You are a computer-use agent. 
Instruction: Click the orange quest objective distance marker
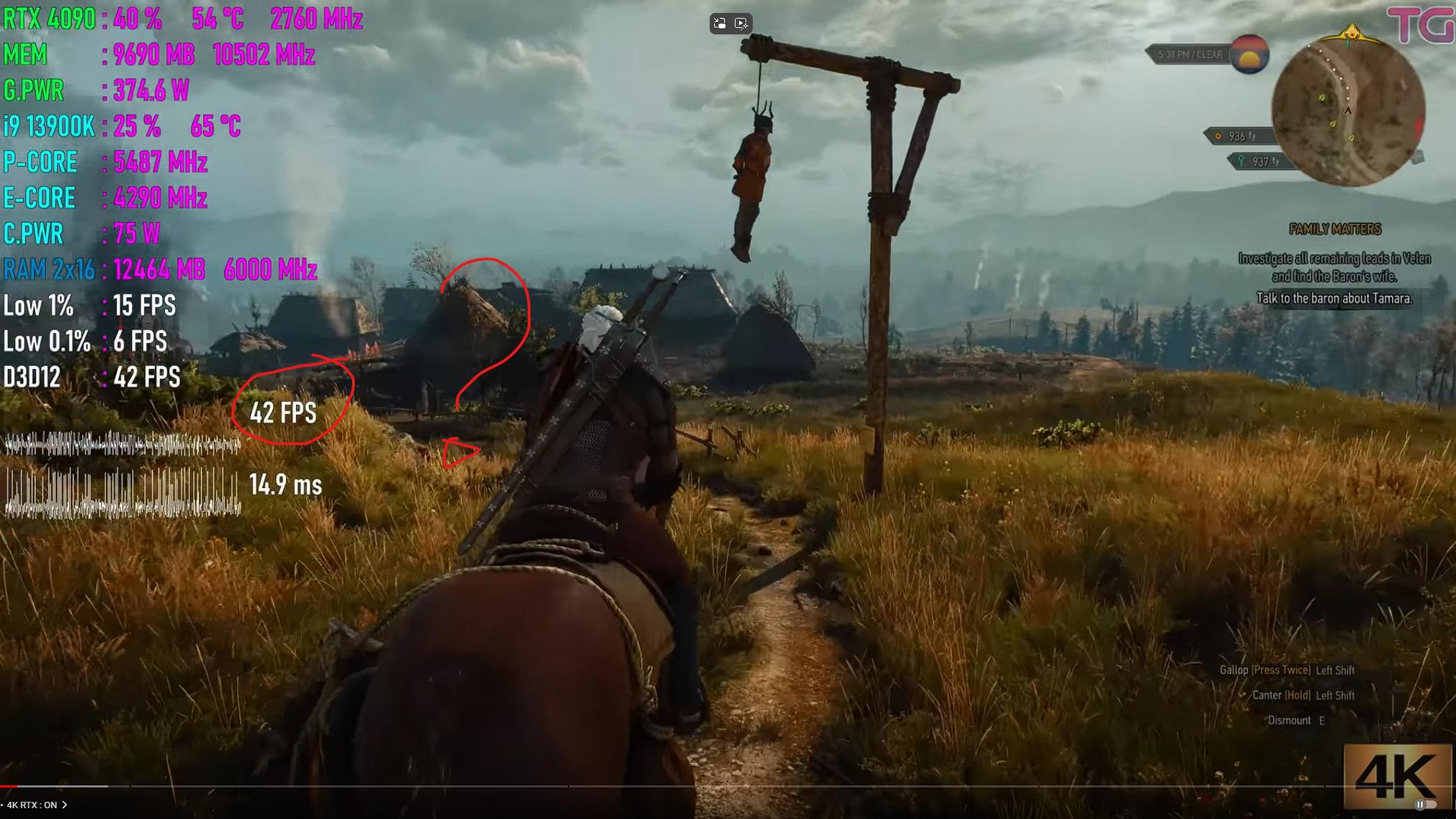(x=1236, y=136)
